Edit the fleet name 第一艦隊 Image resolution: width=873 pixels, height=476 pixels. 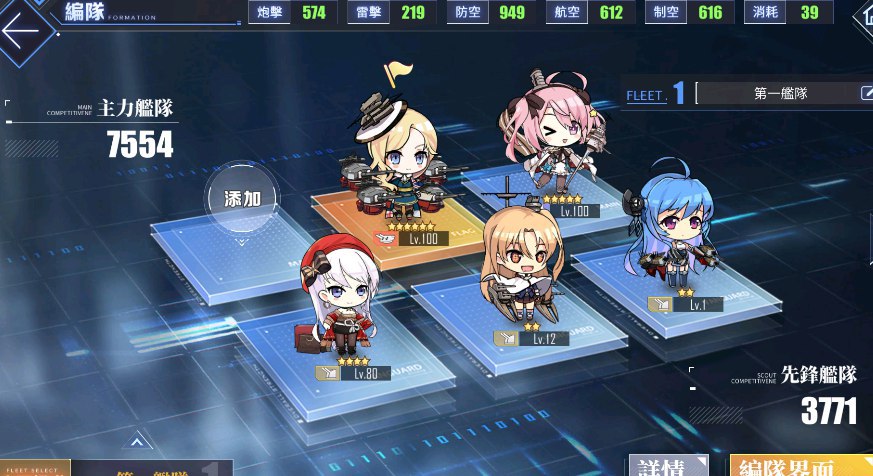coord(866,94)
